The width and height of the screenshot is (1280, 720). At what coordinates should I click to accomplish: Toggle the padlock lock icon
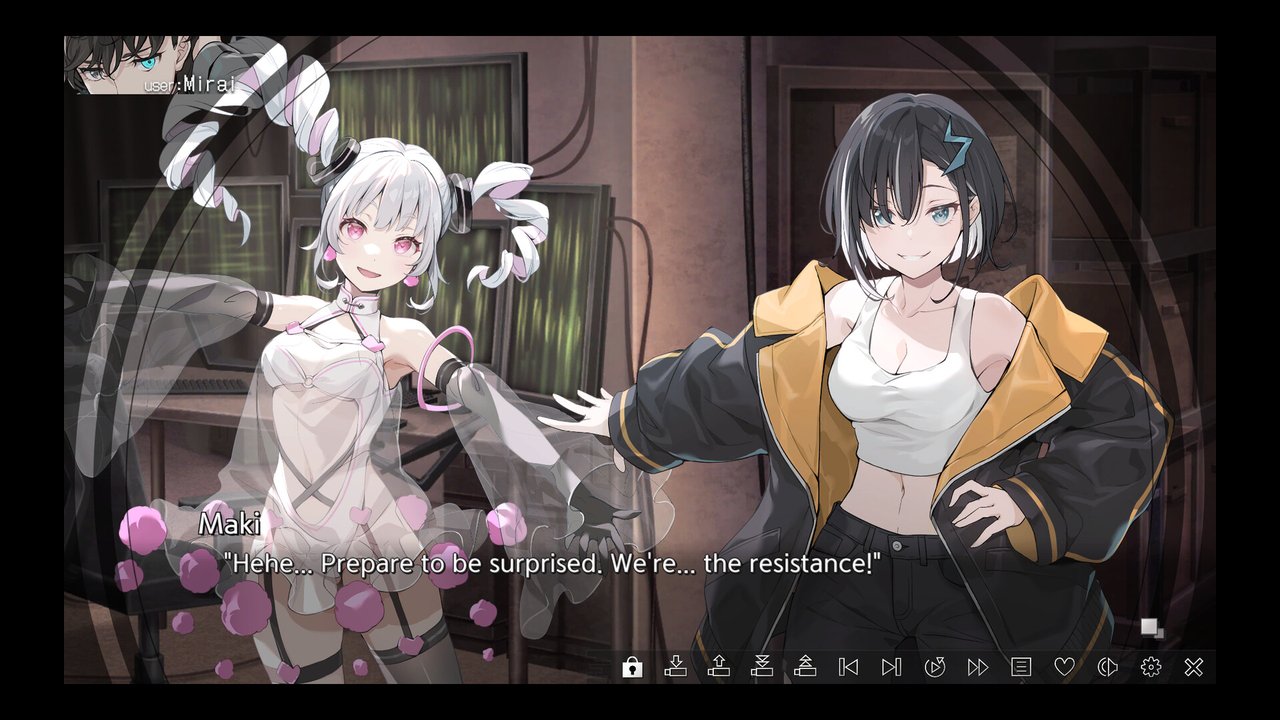tap(632, 667)
